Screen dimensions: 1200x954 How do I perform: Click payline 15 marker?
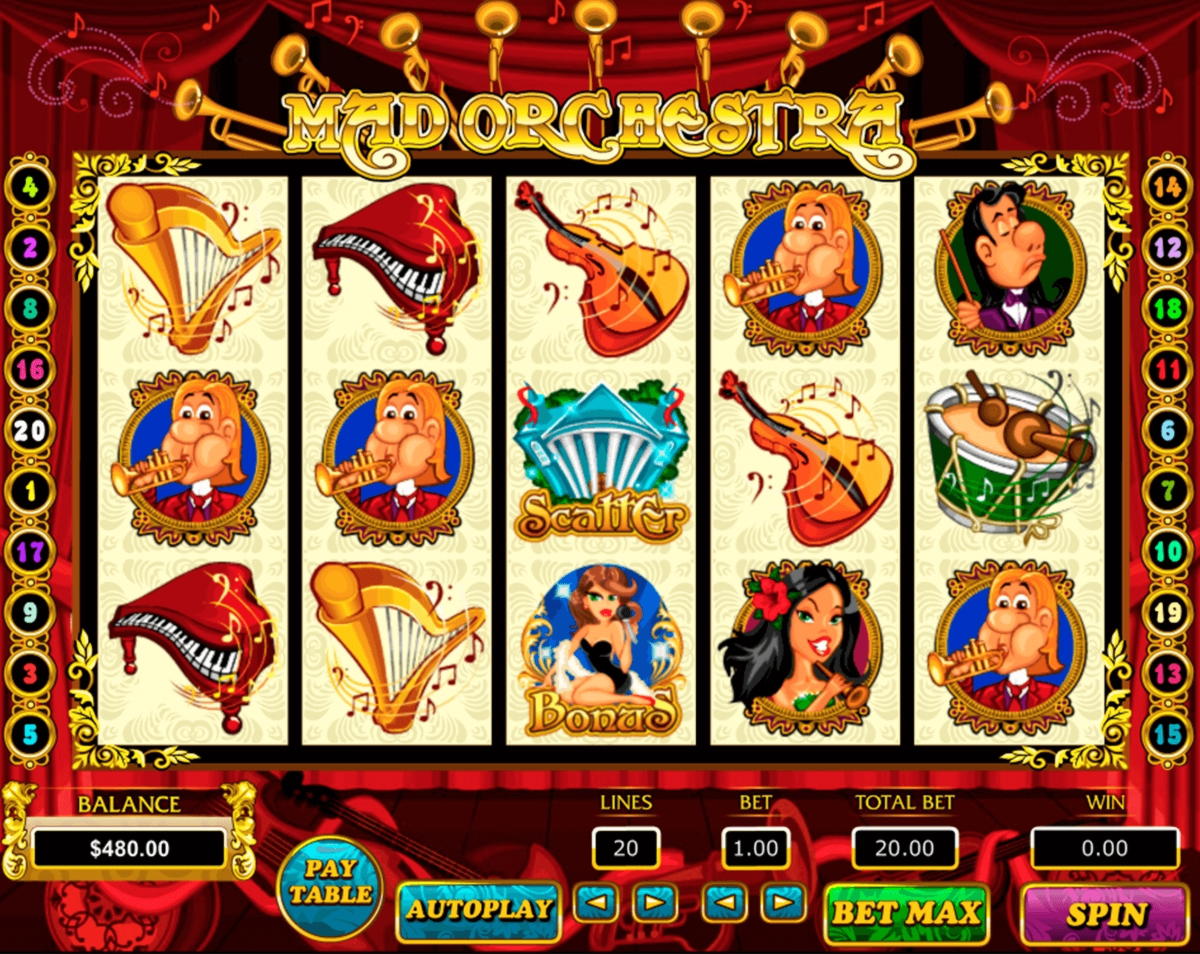(1168, 735)
